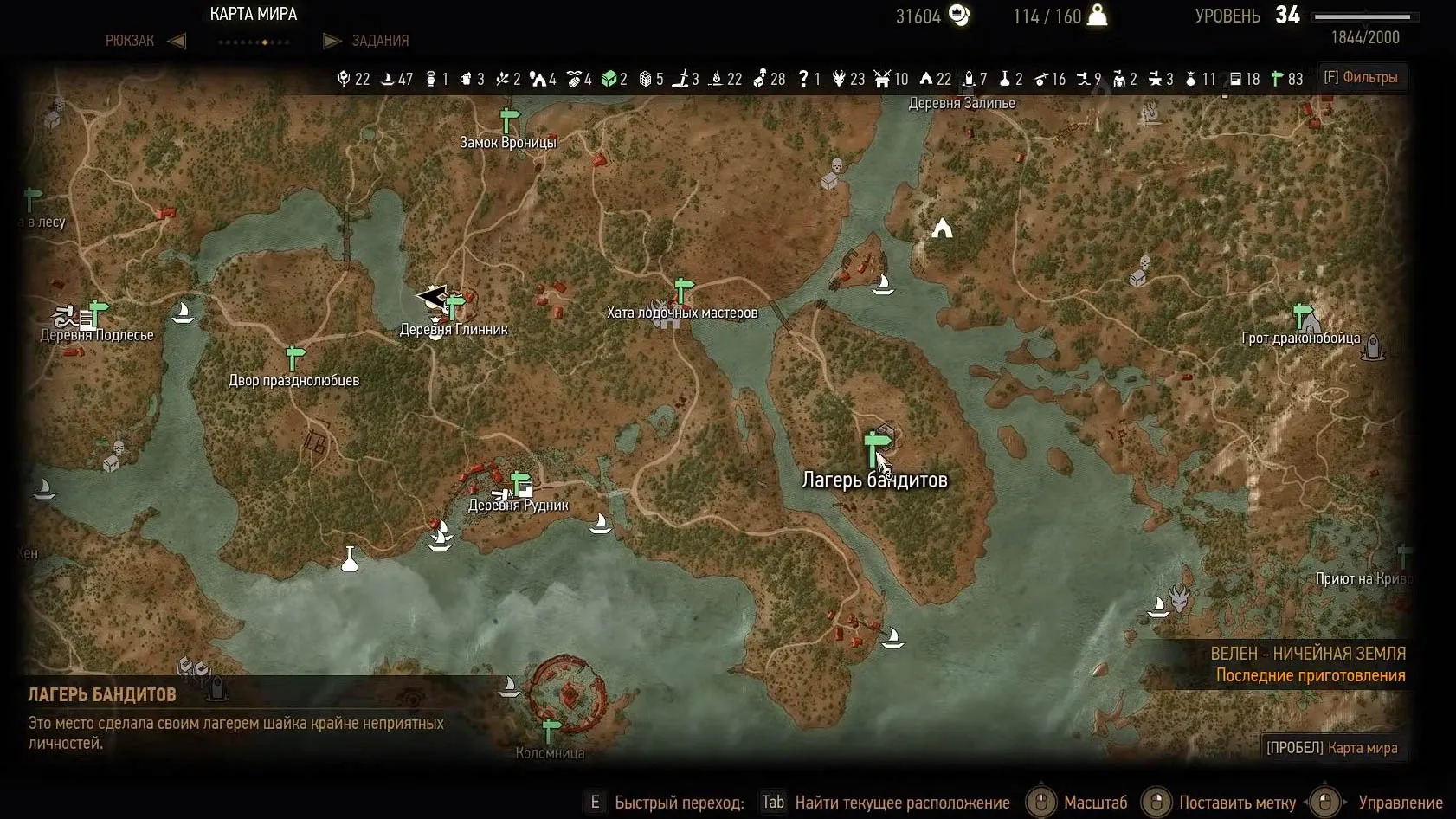Pick the Деревня Рудник signpost marker
Viewport: 1456px width, 819px height.
520,481
